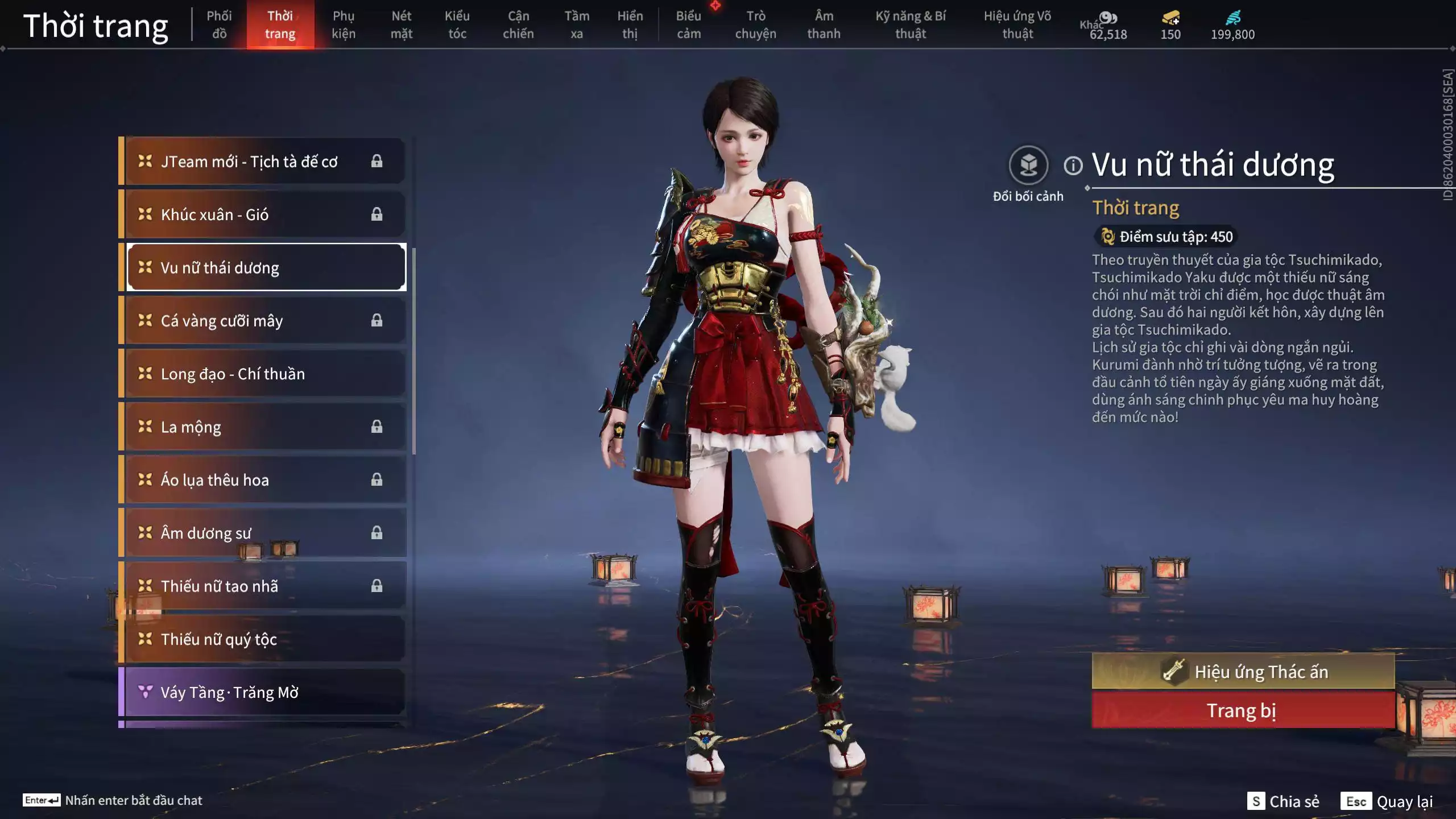Click the gold ticket currency add icon
The image size is (1456, 819).
click(x=1170, y=18)
